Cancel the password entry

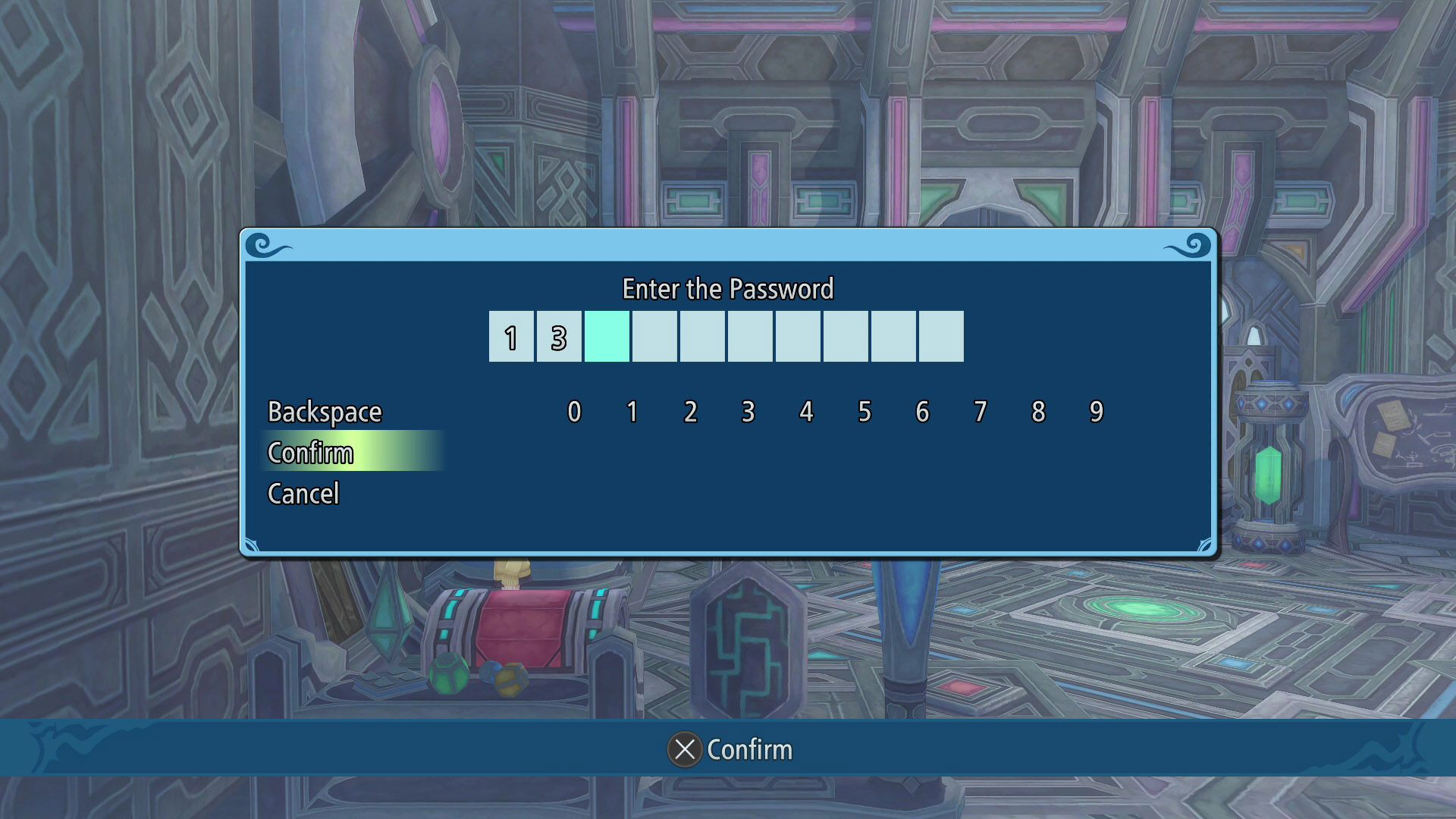coord(303,494)
